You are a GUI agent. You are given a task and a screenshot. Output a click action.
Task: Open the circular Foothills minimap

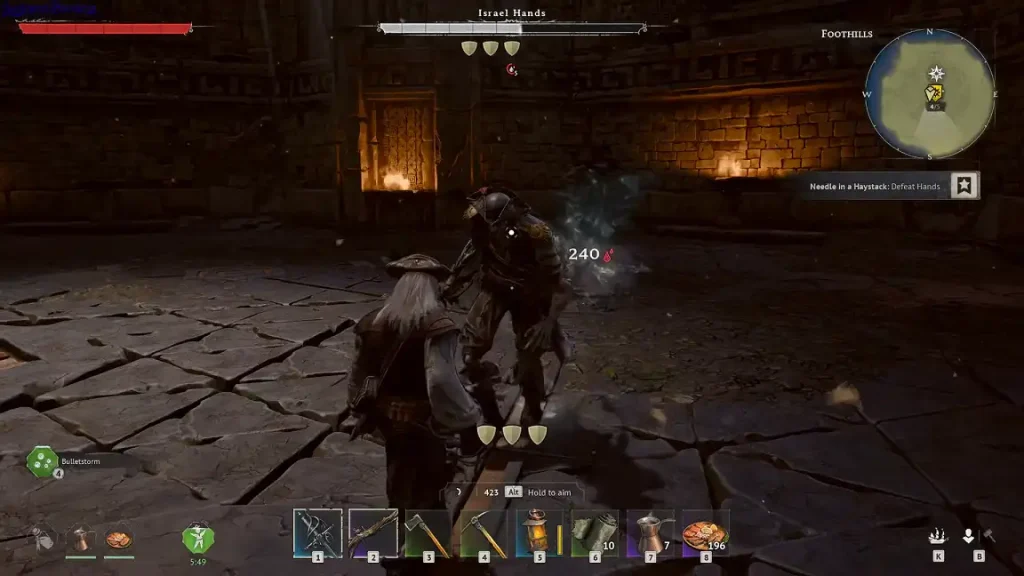929,93
